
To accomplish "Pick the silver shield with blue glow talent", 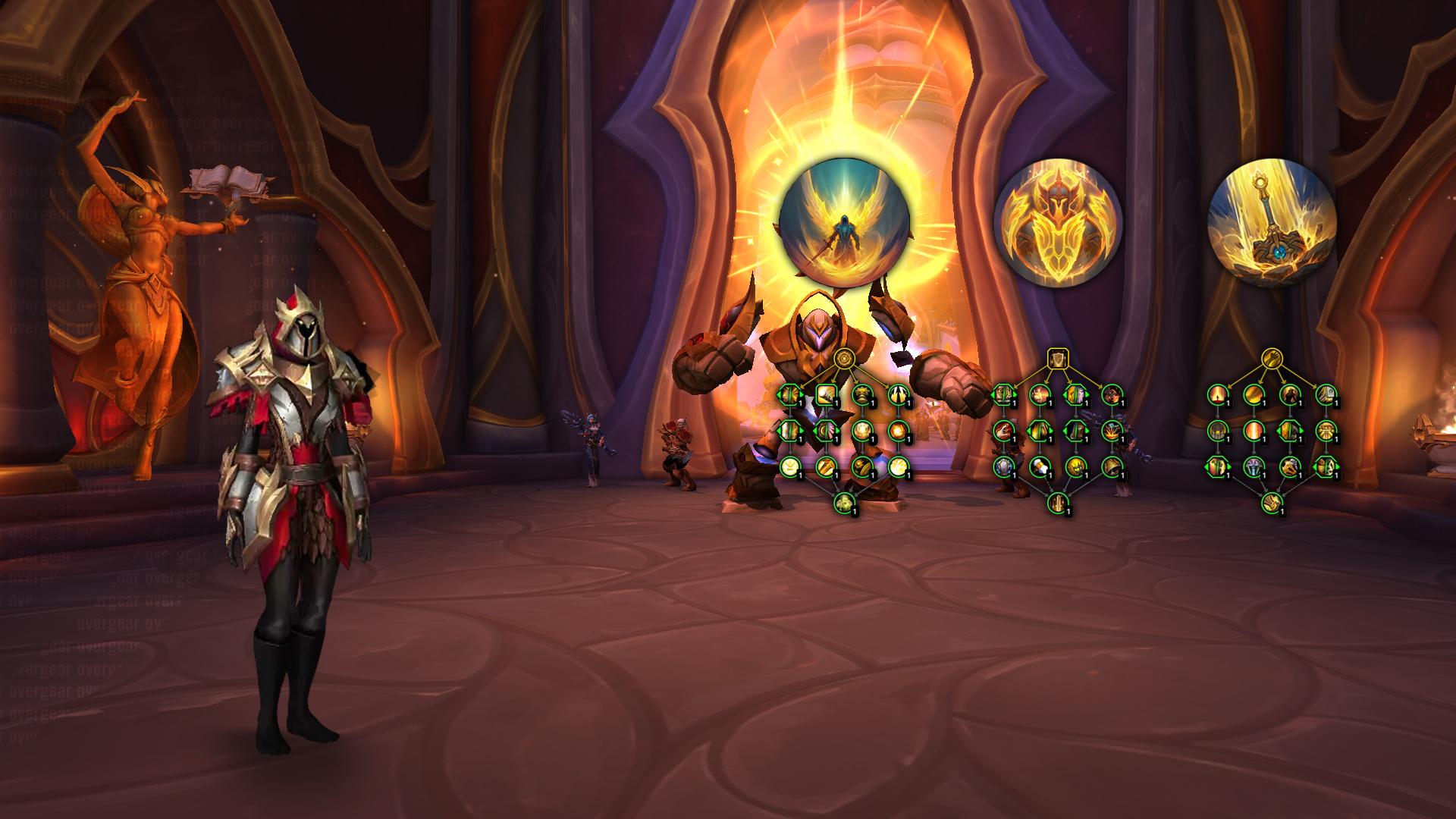I will (x=1003, y=466).
